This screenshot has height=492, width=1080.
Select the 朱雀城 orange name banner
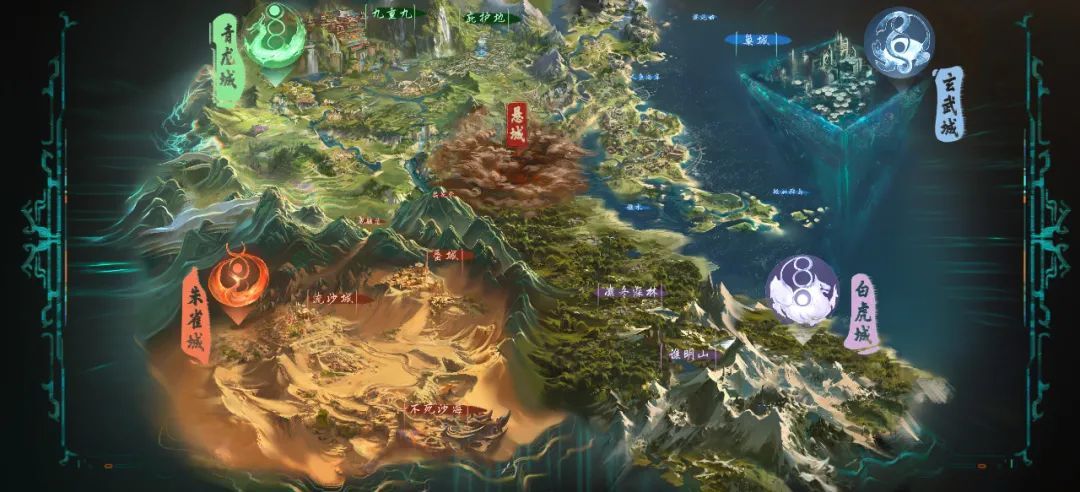pyautogui.click(x=195, y=314)
